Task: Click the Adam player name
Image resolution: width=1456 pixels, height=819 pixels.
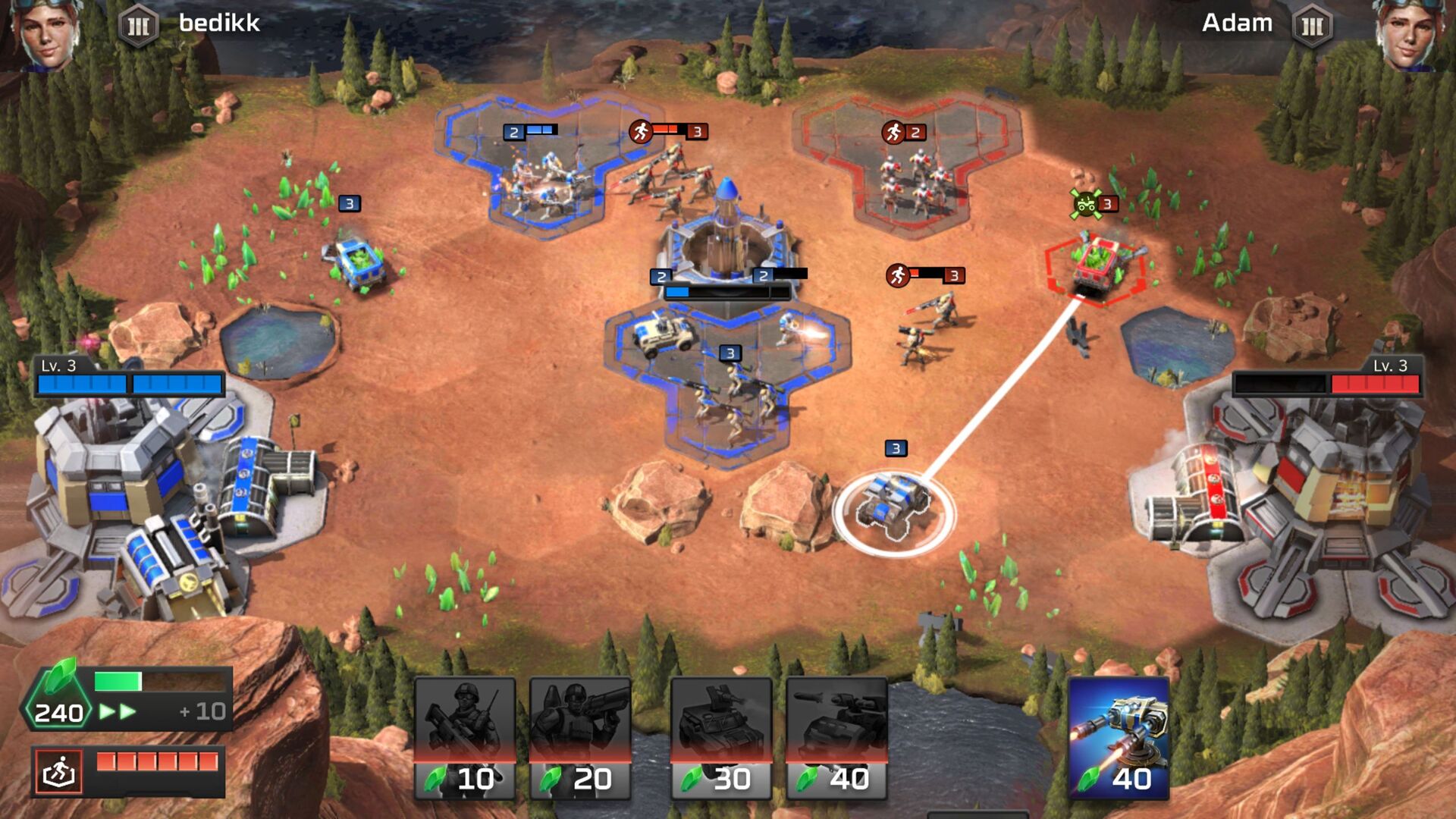Action: 1237,24
